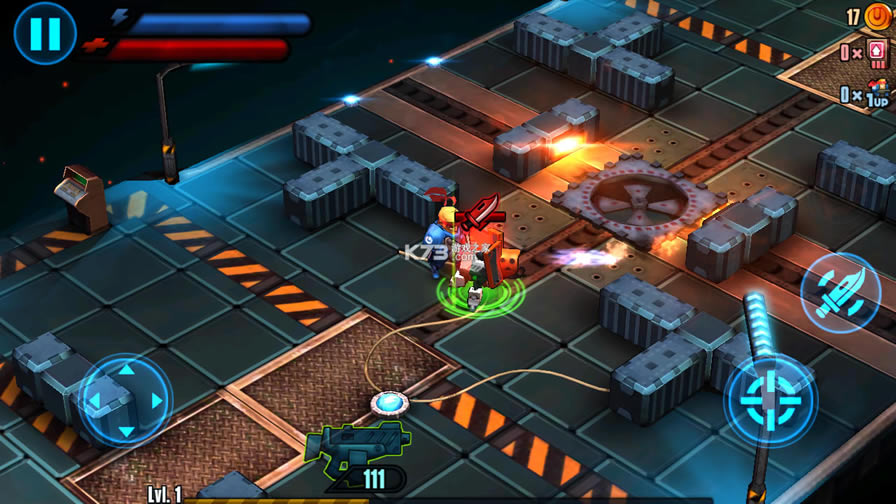Pause the game with the pause button
Image resolution: width=896 pixels, height=504 pixels.
tap(44, 33)
